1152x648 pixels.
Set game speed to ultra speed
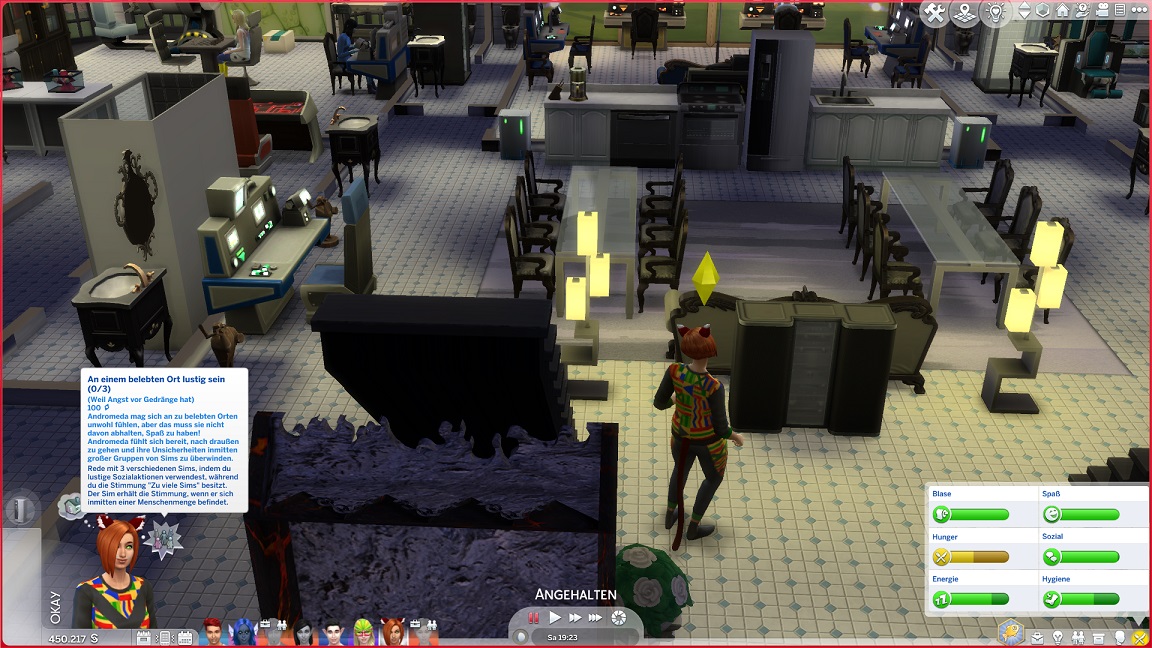point(597,618)
